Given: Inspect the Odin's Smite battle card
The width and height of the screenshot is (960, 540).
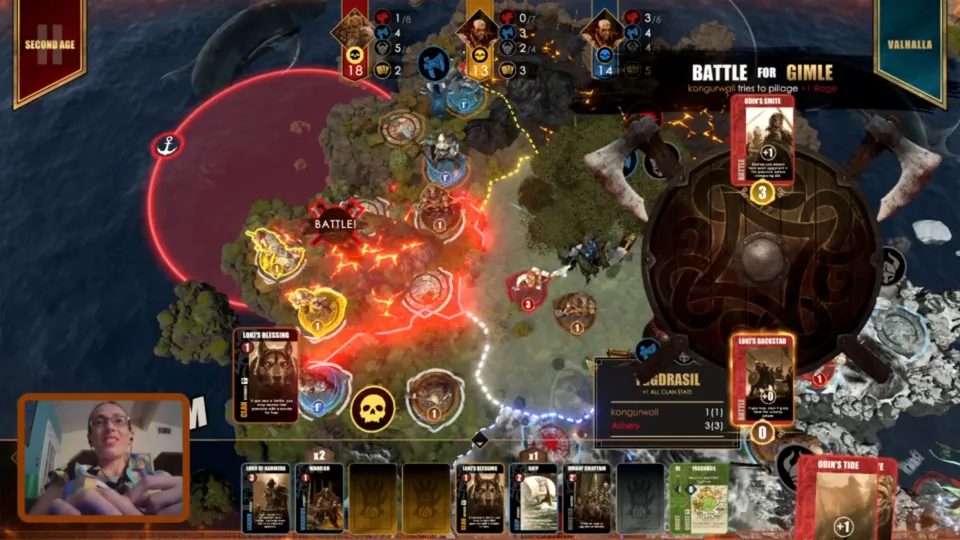Looking at the screenshot, I should coord(762,140).
